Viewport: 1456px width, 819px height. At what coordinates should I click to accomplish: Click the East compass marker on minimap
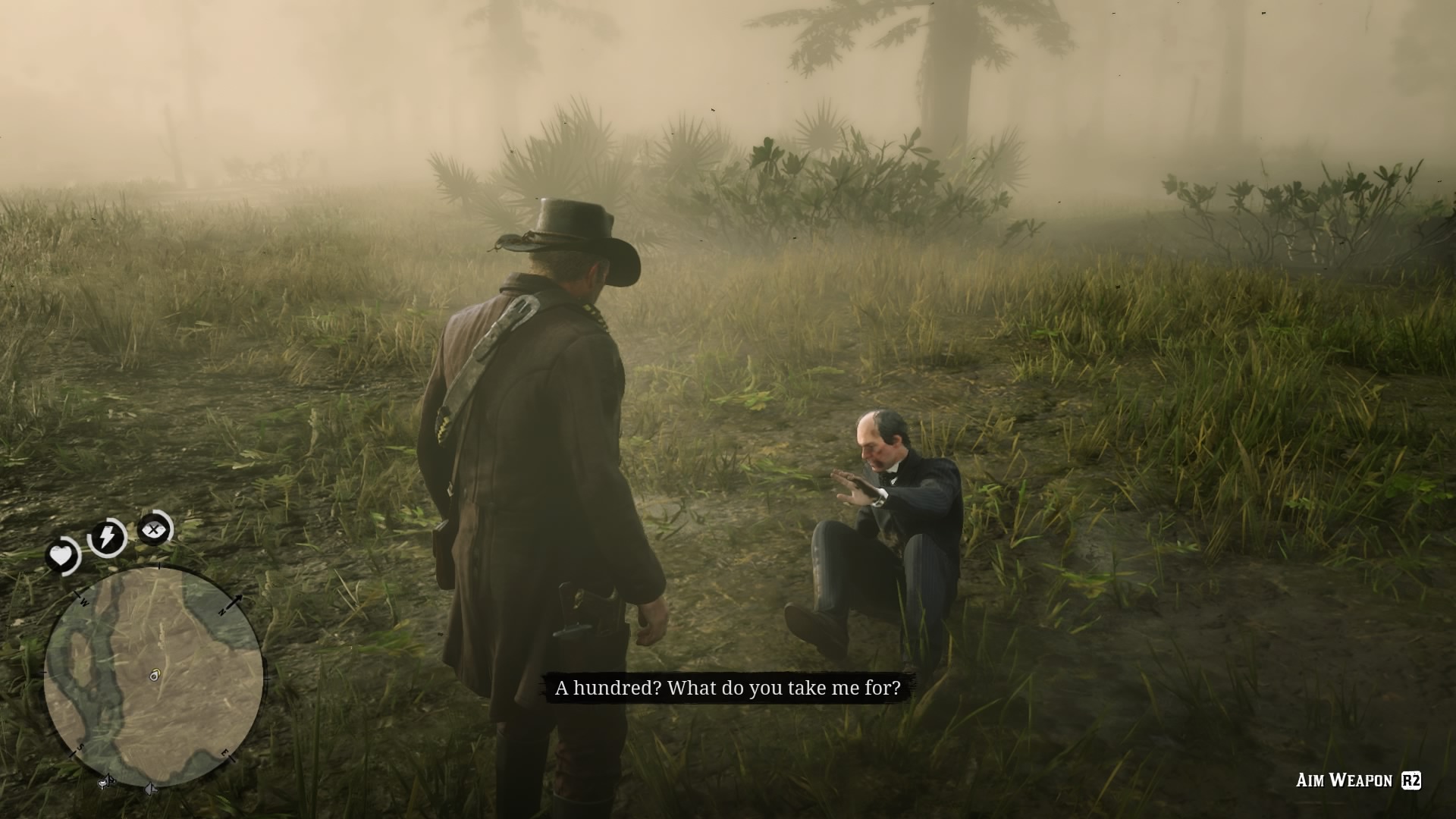[224, 753]
